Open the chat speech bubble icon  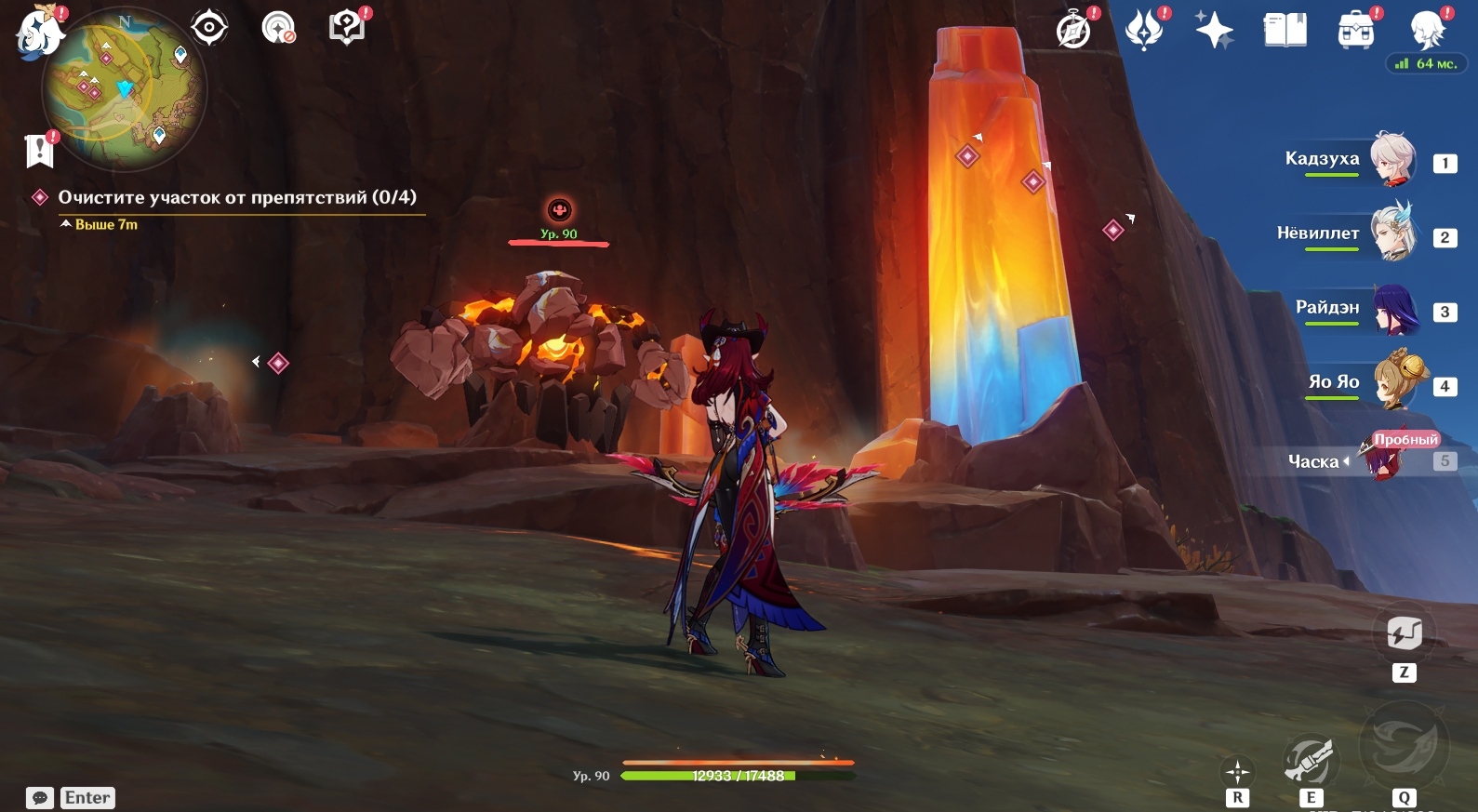pyautogui.click(x=40, y=798)
